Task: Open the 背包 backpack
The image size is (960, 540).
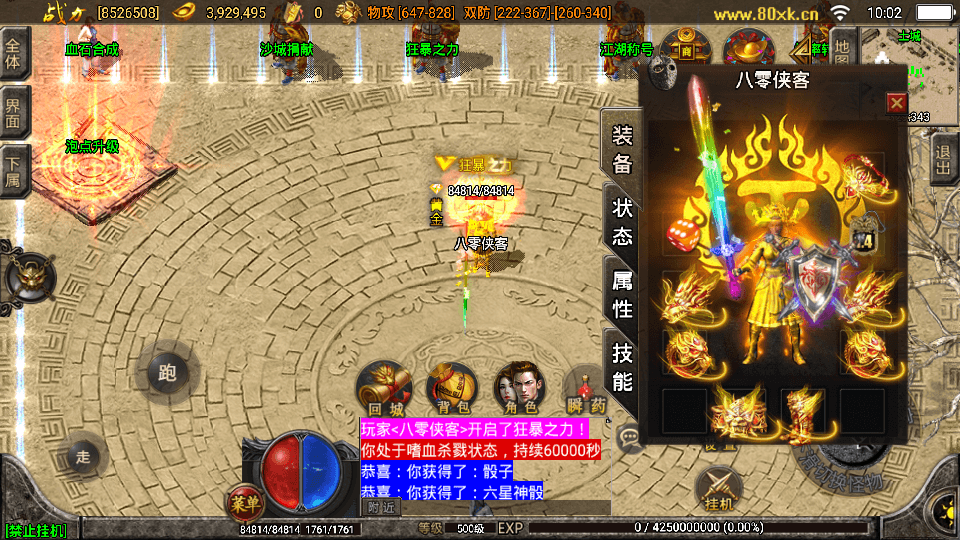Action: tap(451, 386)
